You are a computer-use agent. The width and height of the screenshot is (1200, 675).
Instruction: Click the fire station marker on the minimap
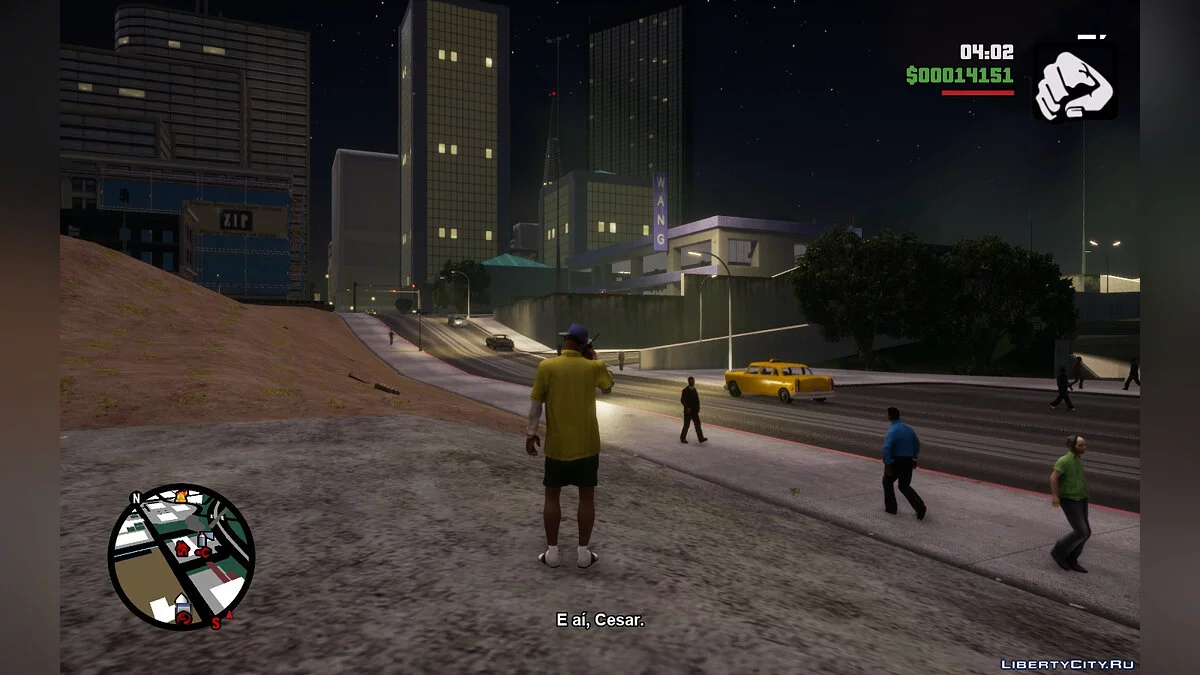pyautogui.click(x=182, y=497)
